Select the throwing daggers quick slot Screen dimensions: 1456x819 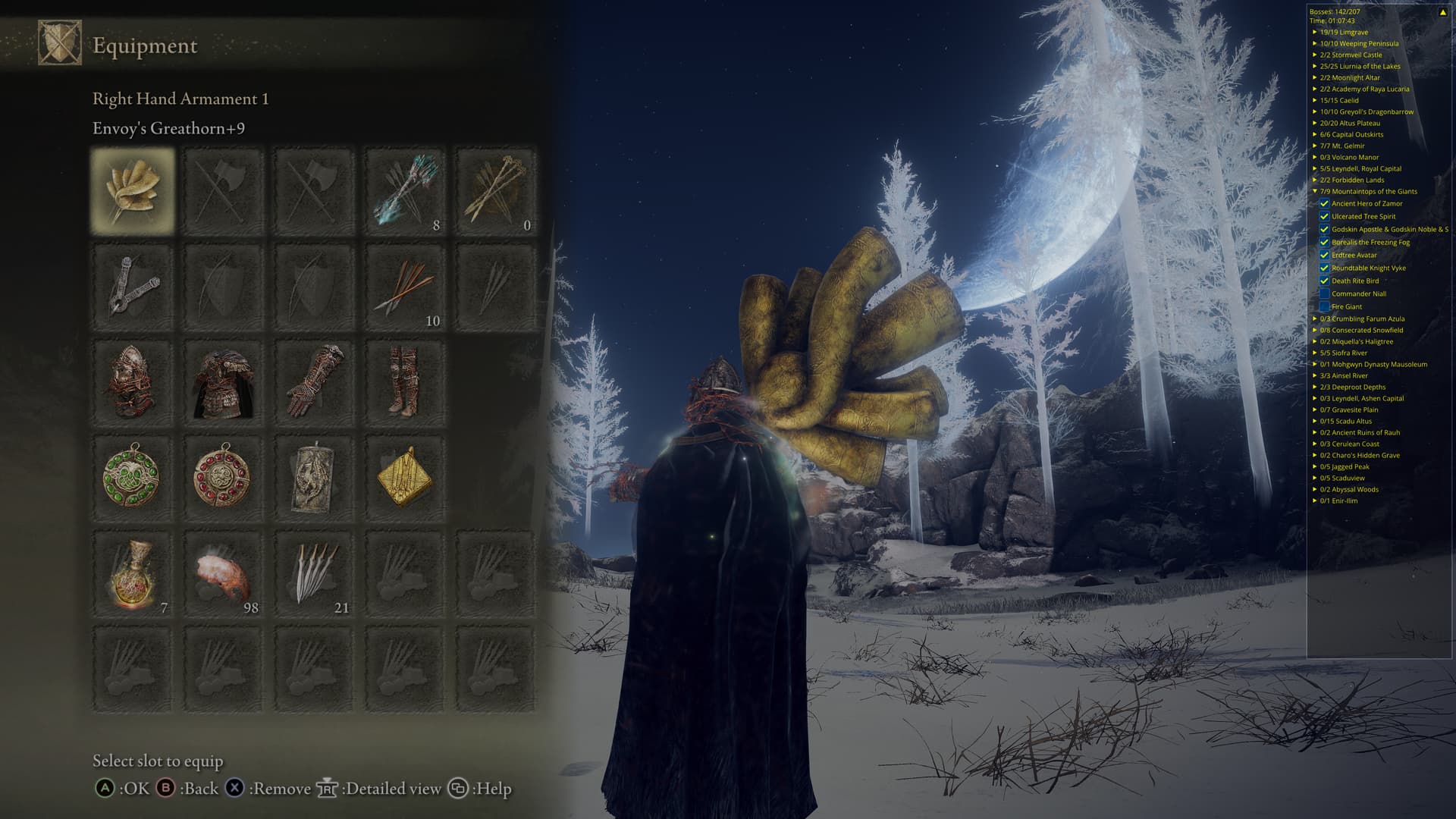(x=314, y=574)
